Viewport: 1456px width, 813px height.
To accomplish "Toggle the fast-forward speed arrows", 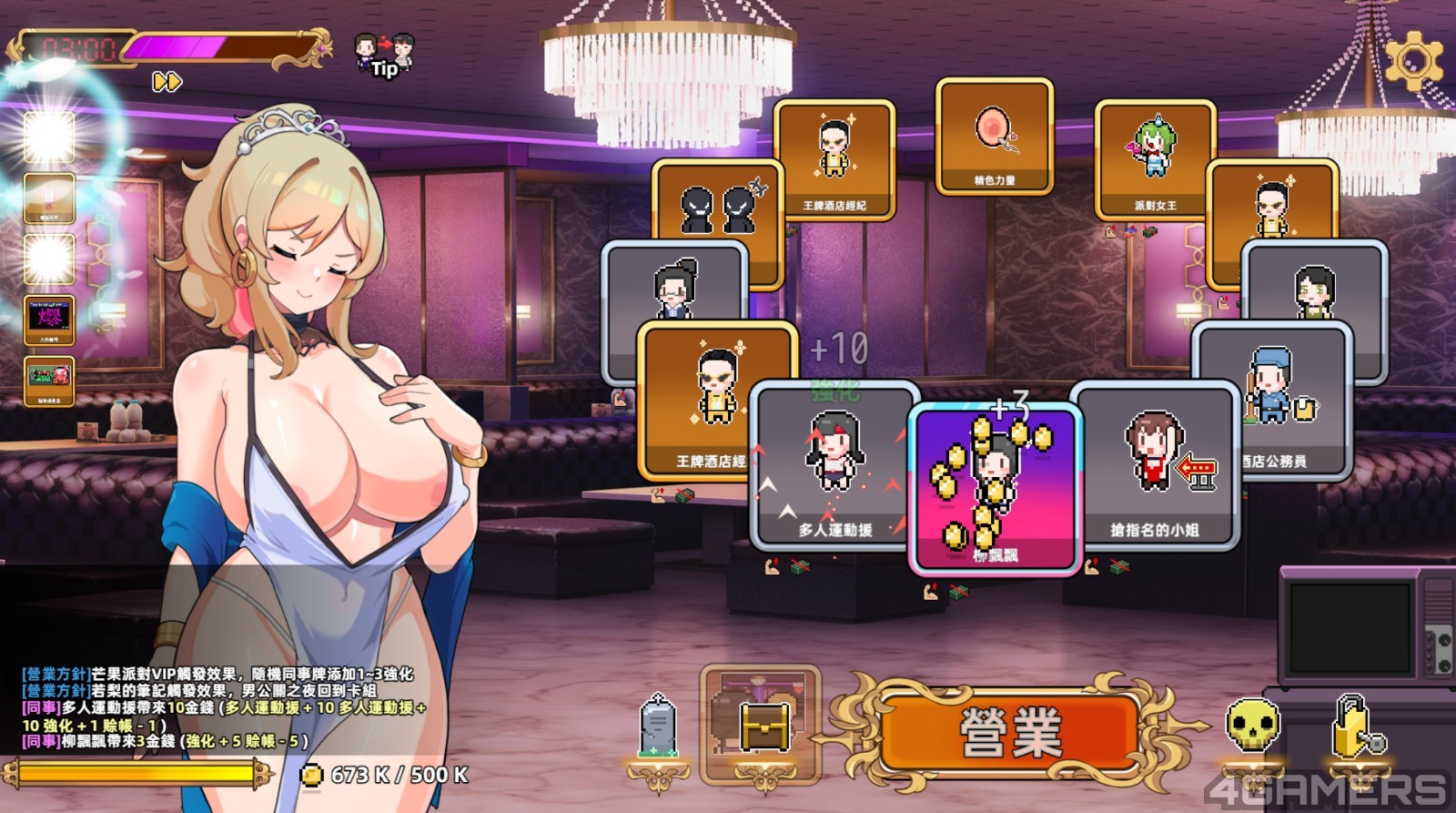I will point(167,82).
